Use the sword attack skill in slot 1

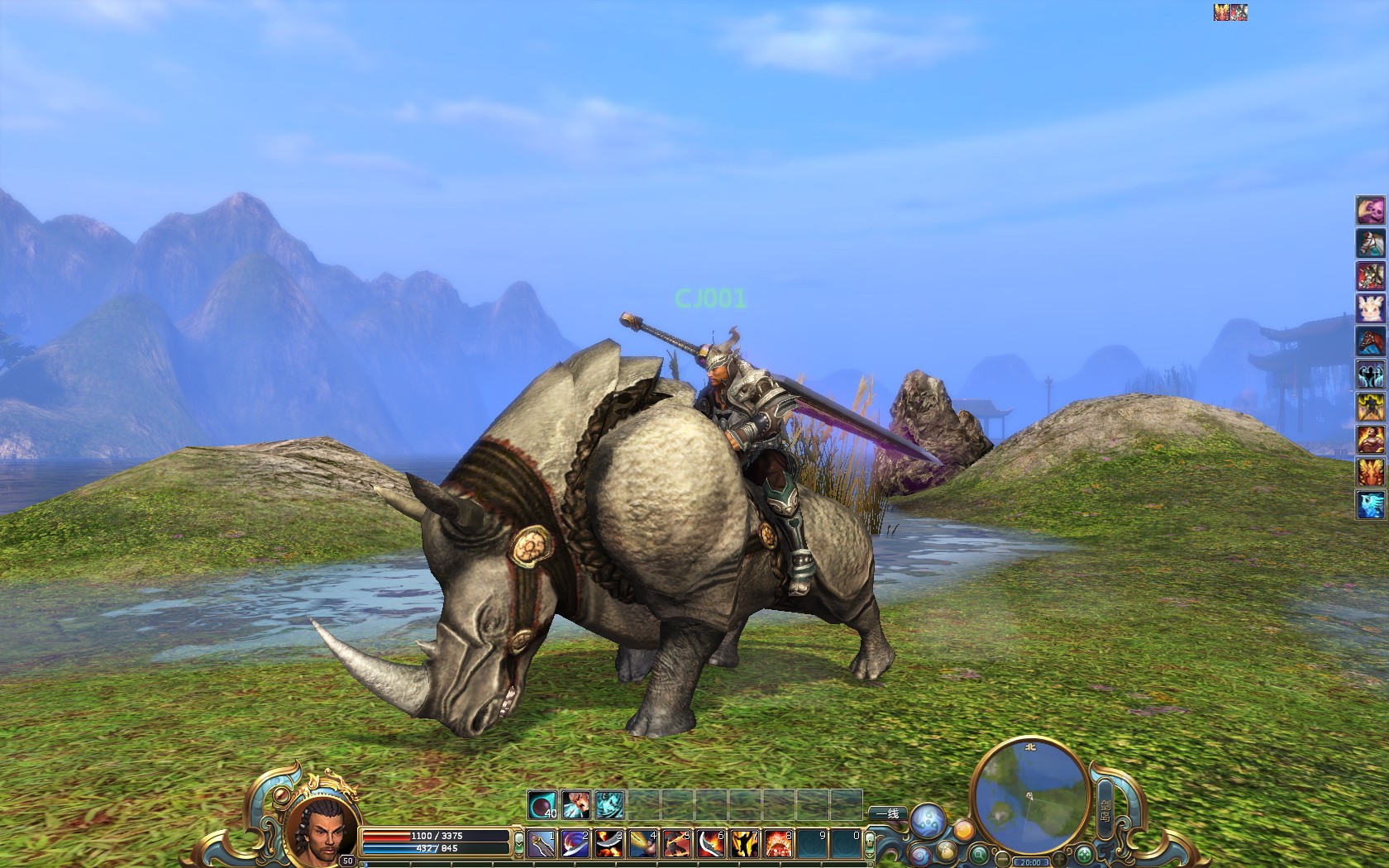(542, 844)
